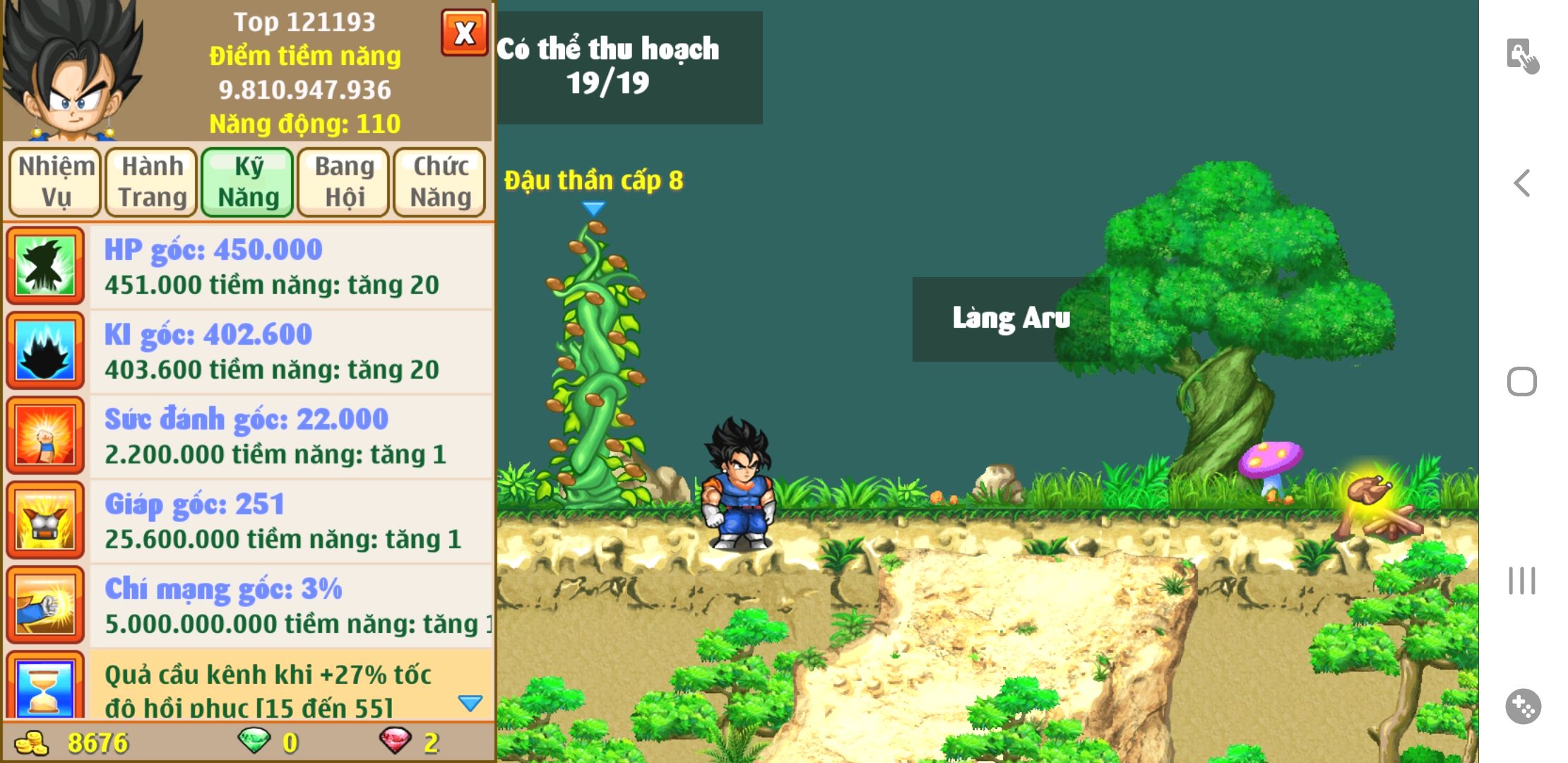Tap the HP silhouette skill icon

tap(45, 266)
